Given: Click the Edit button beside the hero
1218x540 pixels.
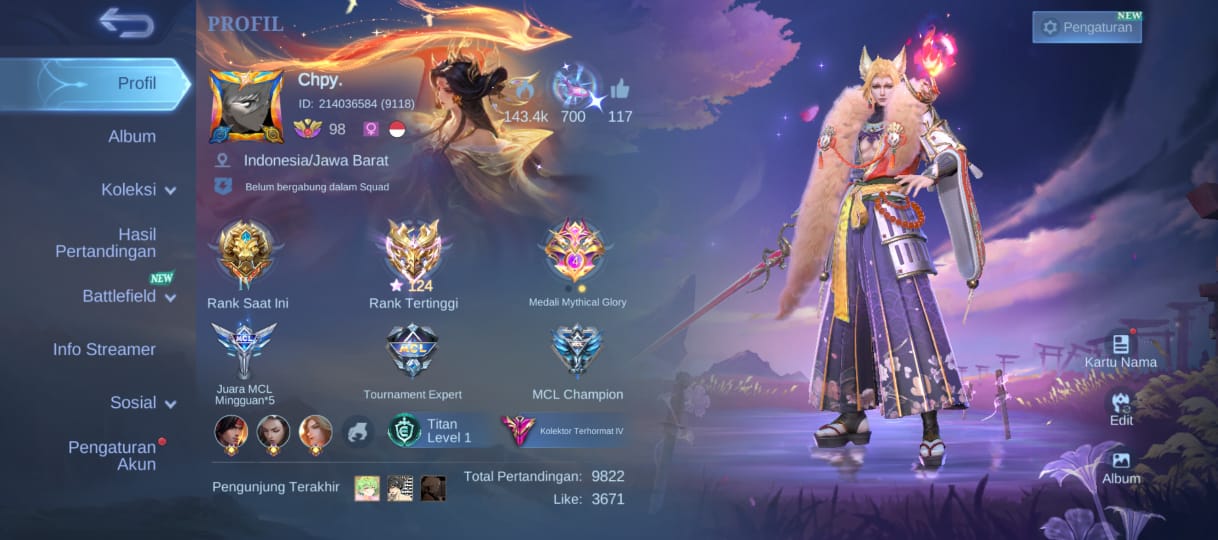Looking at the screenshot, I should pyautogui.click(x=1121, y=407).
